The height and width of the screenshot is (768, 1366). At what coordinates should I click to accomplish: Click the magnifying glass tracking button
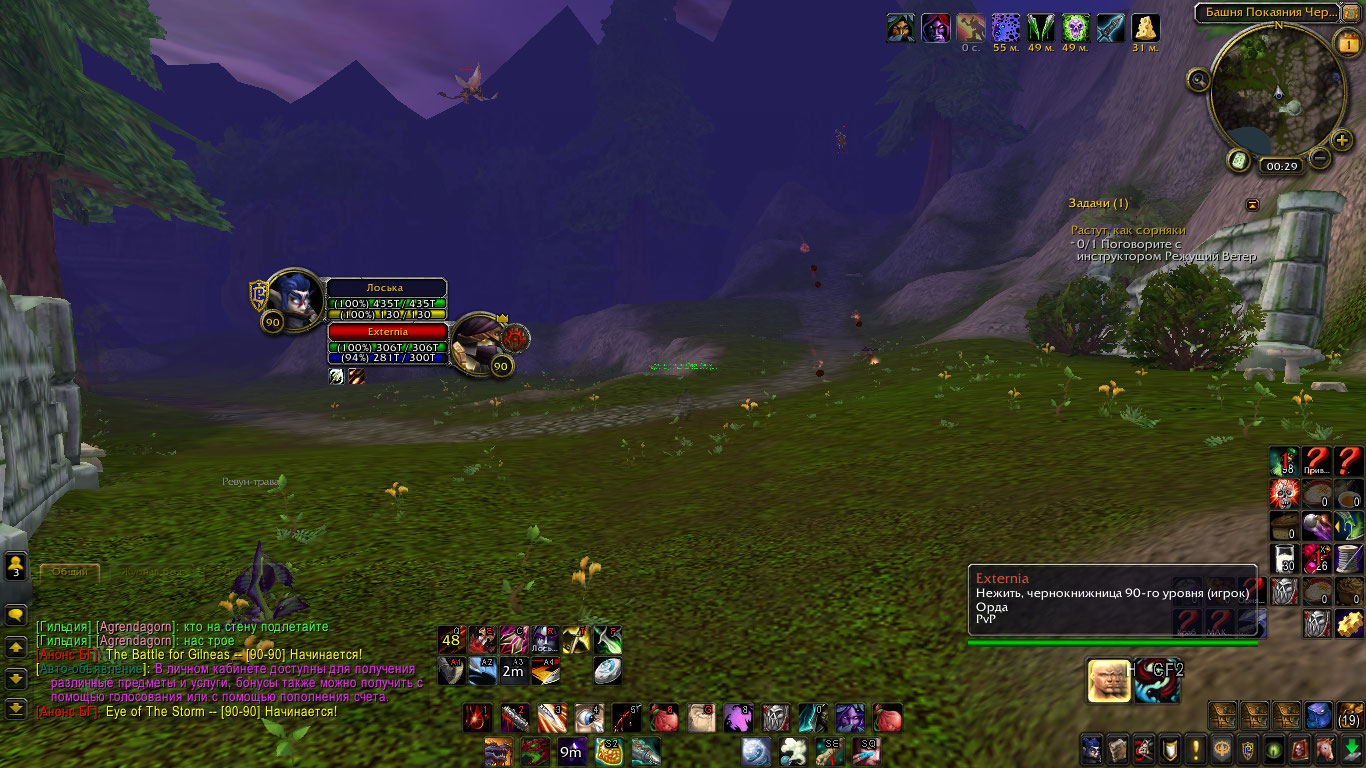[x=1199, y=79]
